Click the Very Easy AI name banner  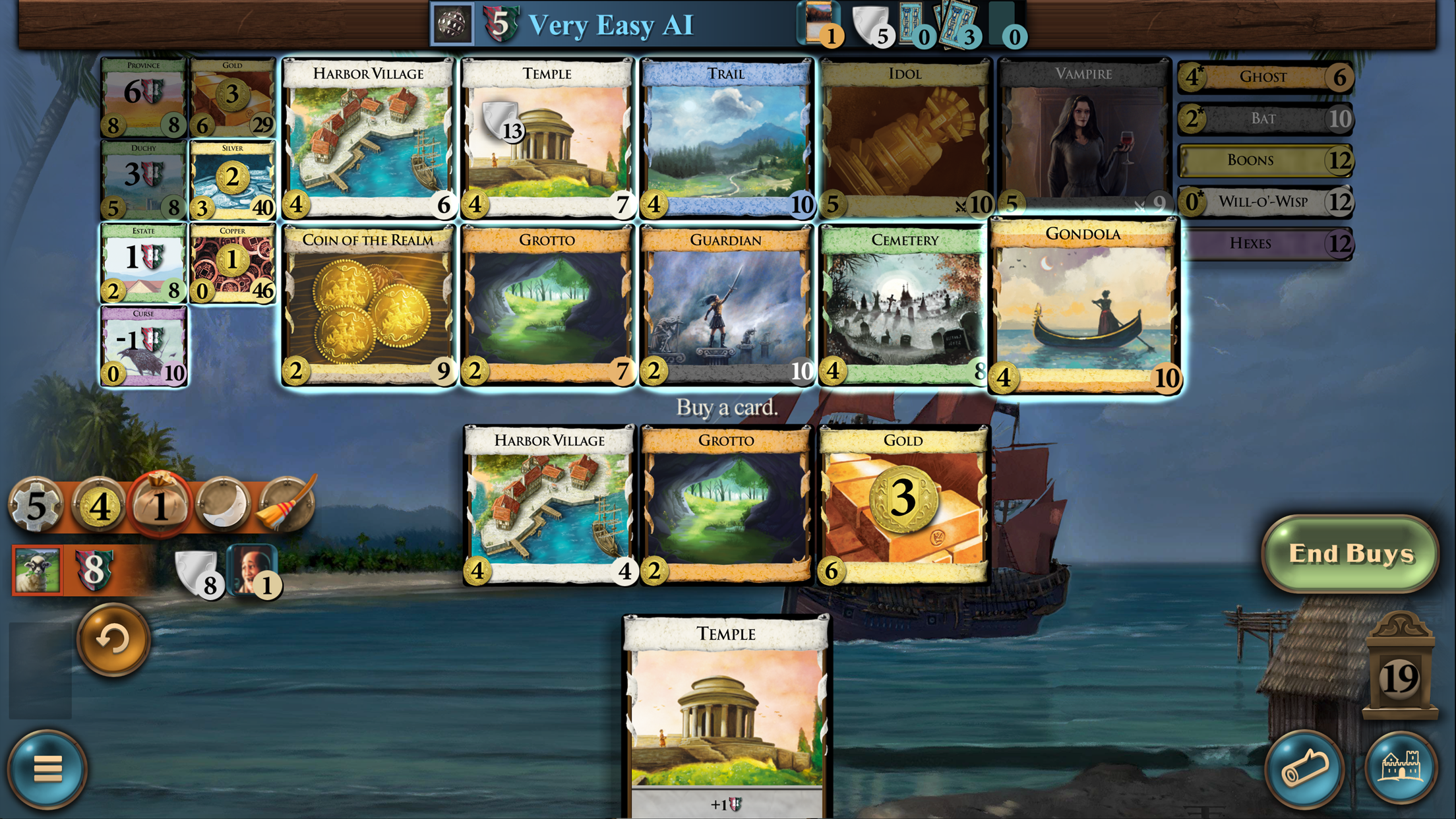pos(611,25)
